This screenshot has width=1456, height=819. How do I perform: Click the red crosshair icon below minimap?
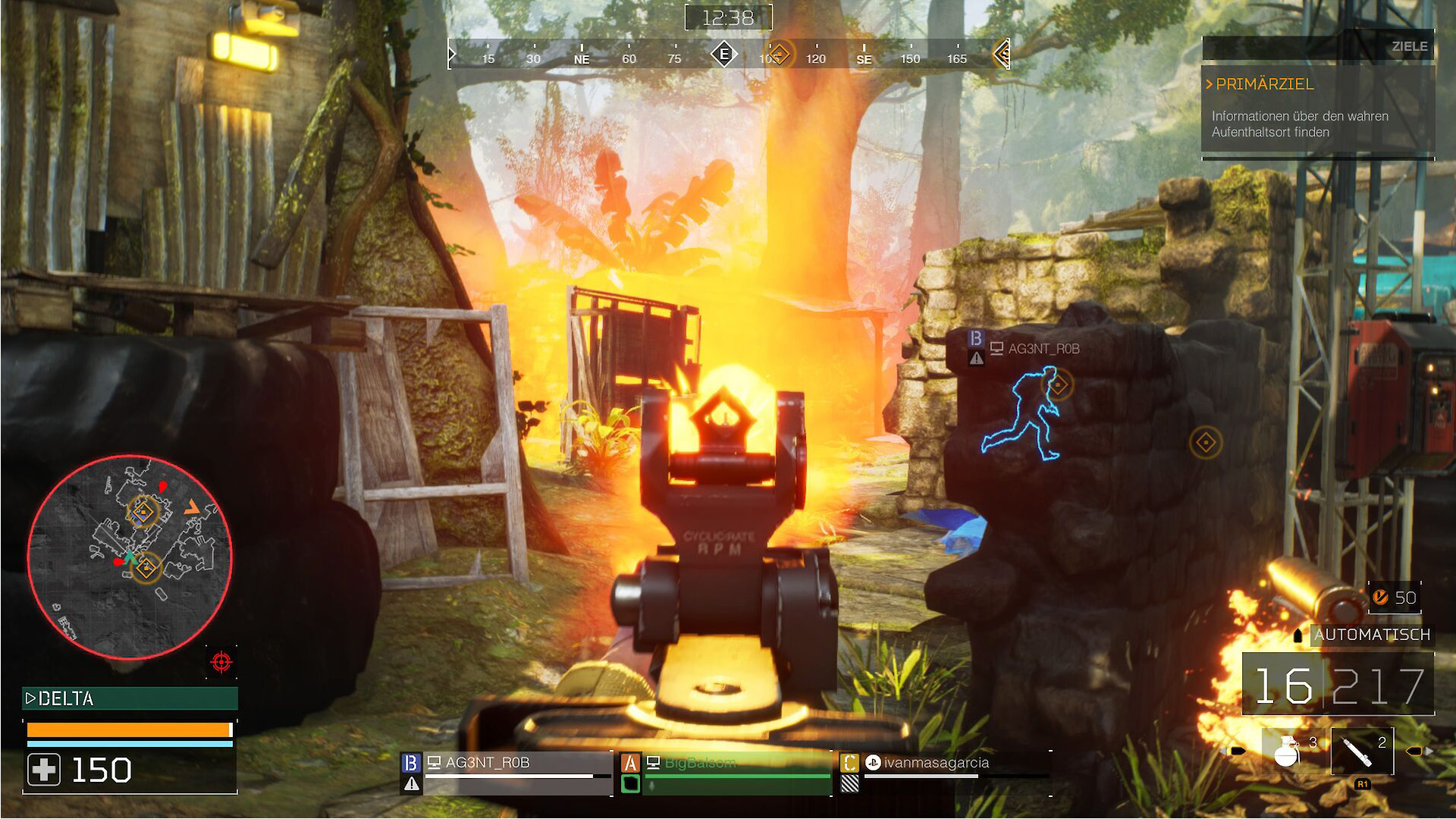pos(221,662)
